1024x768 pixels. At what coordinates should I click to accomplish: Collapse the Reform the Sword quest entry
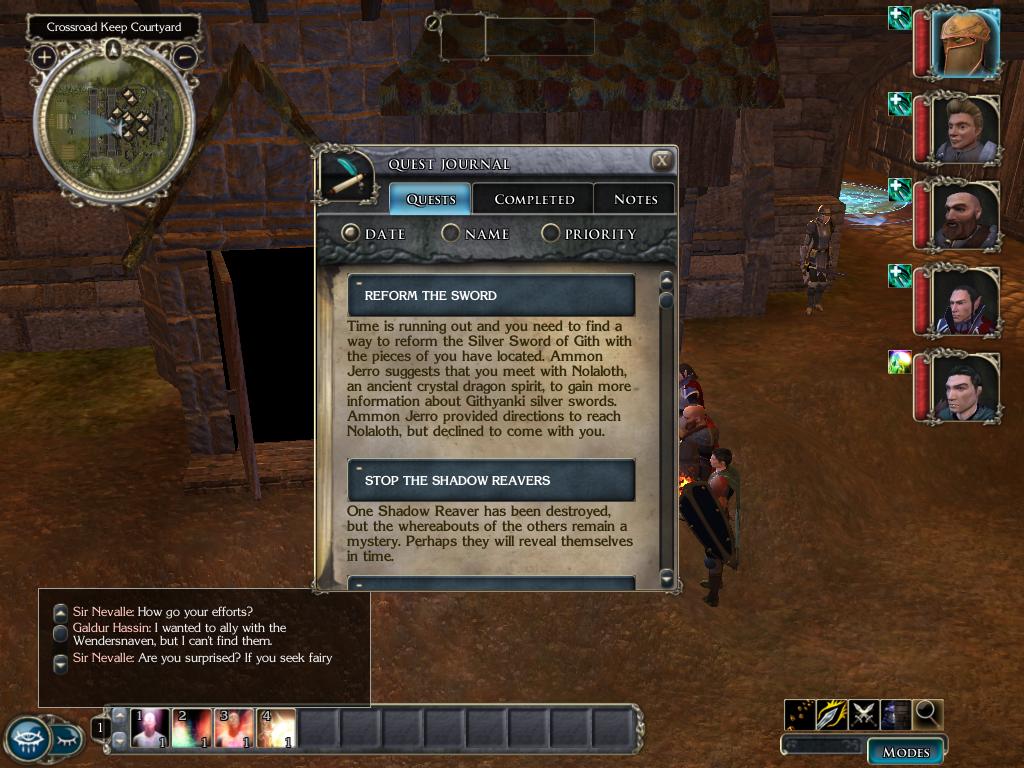pyautogui.click(x=358, y=284)
